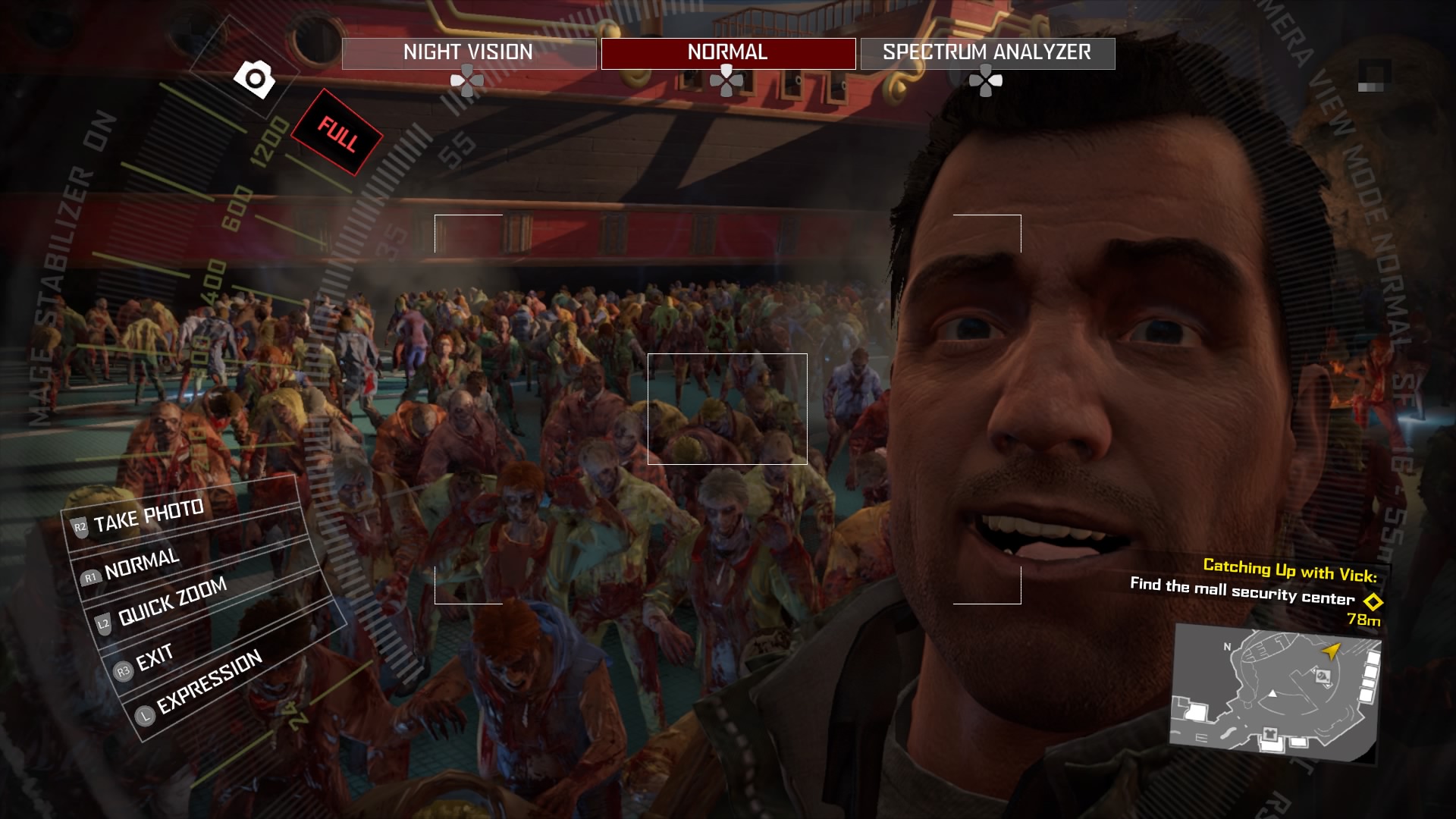Select the Normal camera mode tab
1456x819 pixels.
(728, 53)
